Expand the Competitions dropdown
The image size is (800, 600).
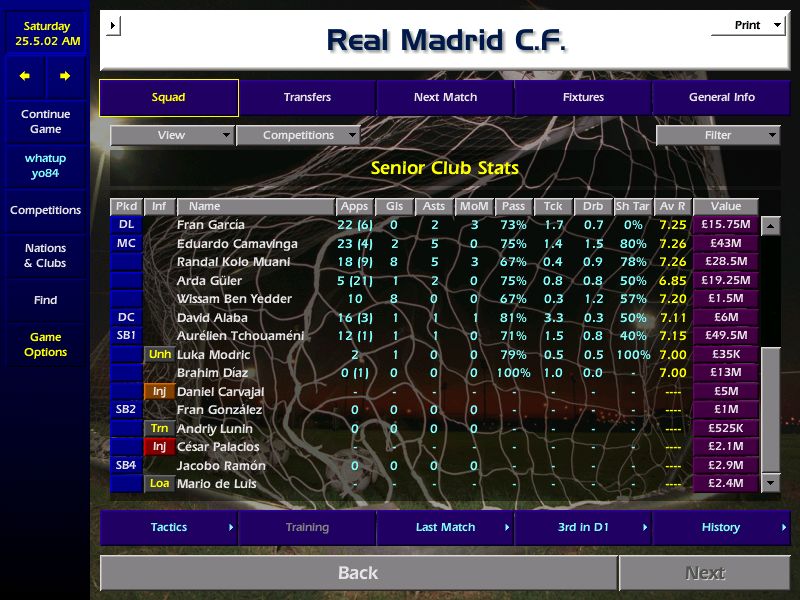click(x=298, y=136)
